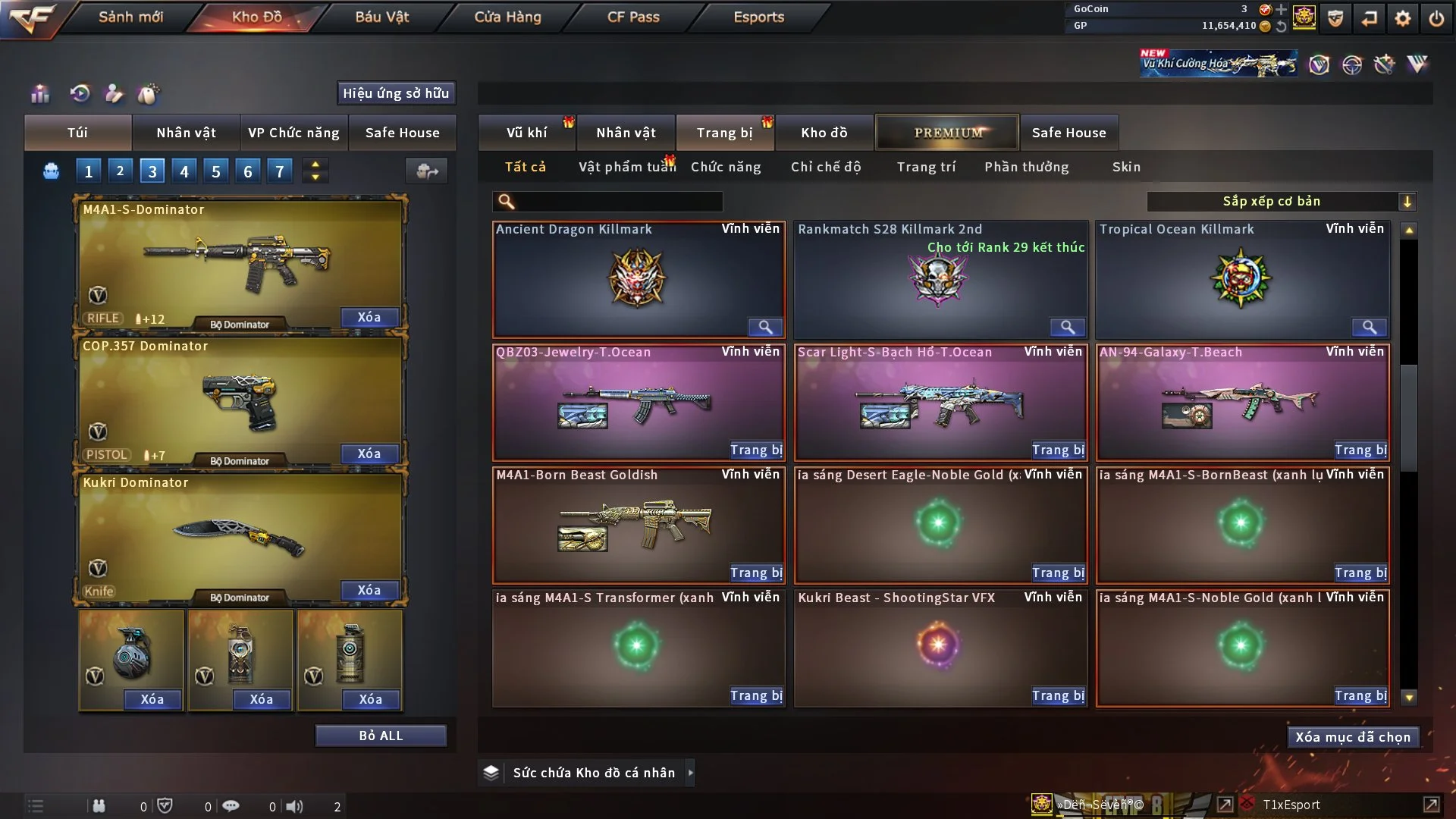
Task: Open the settings gear icon
Action: pos(1403,18)
